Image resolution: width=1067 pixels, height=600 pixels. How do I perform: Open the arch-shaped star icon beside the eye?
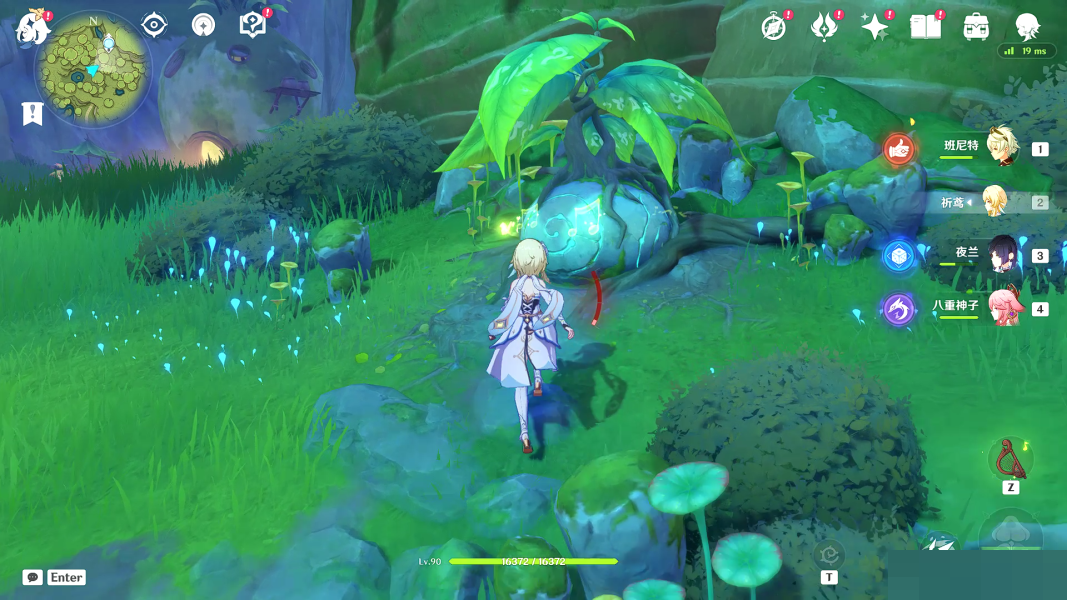pyautogui.click(x=203, y=25)
